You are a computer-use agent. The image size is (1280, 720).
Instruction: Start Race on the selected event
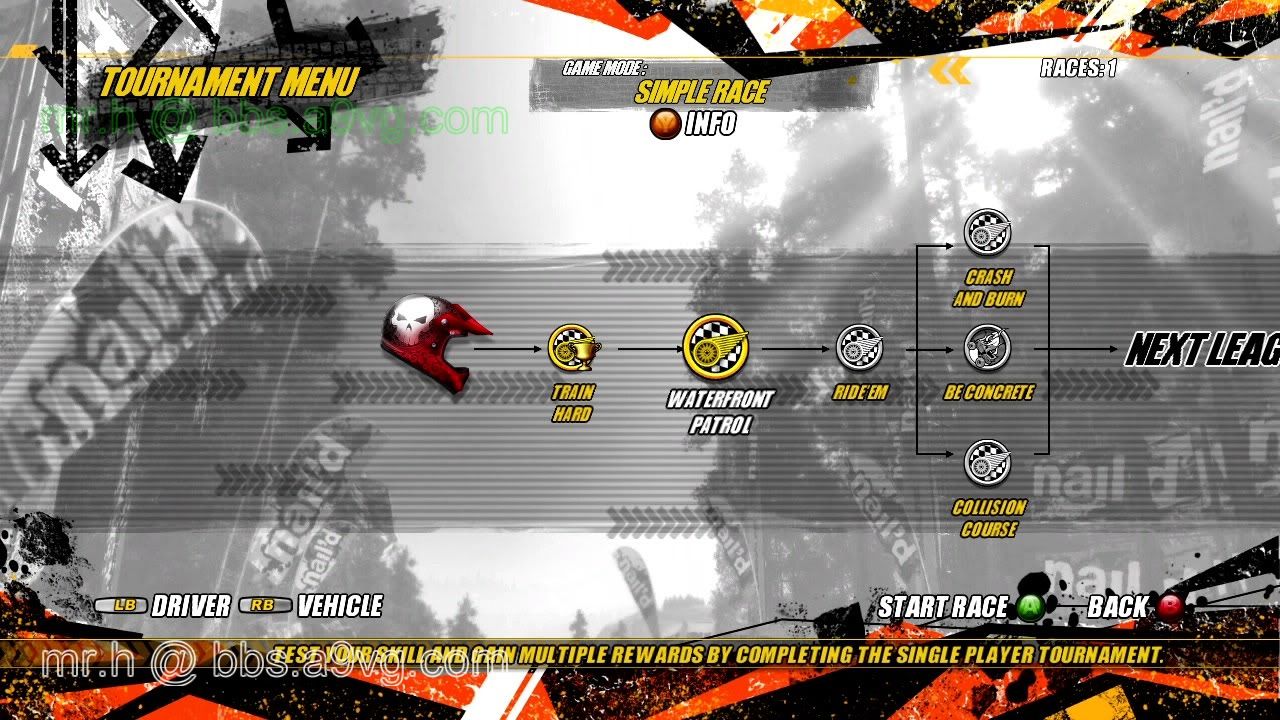click(x=1031, y=607)
